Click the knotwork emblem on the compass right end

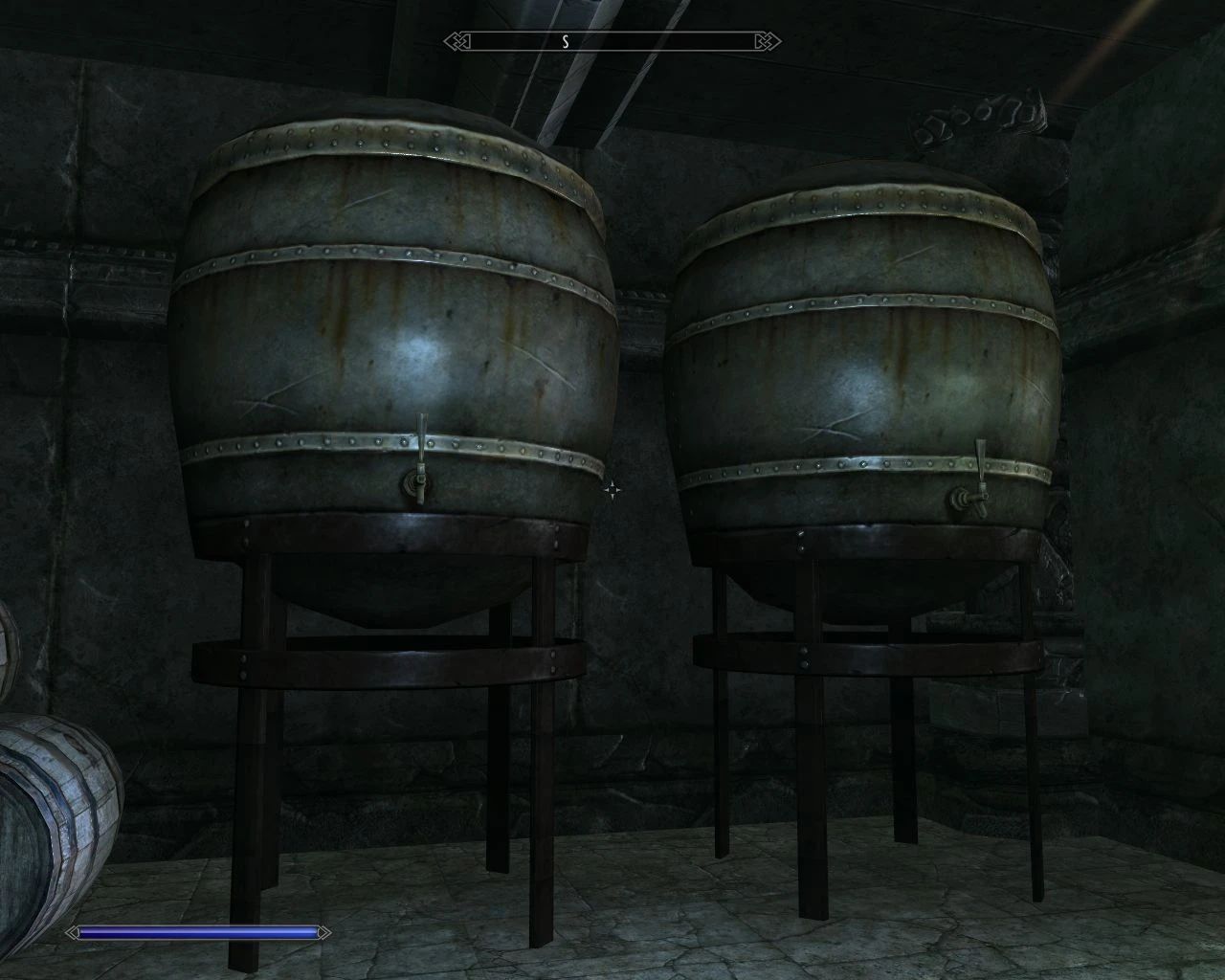pyautogui.click(x=765, y=41)
